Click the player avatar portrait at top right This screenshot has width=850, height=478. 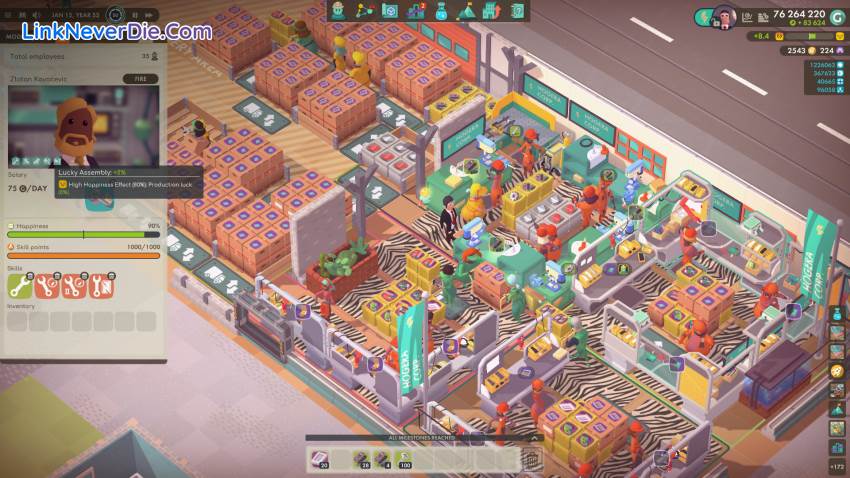point(724,17)
